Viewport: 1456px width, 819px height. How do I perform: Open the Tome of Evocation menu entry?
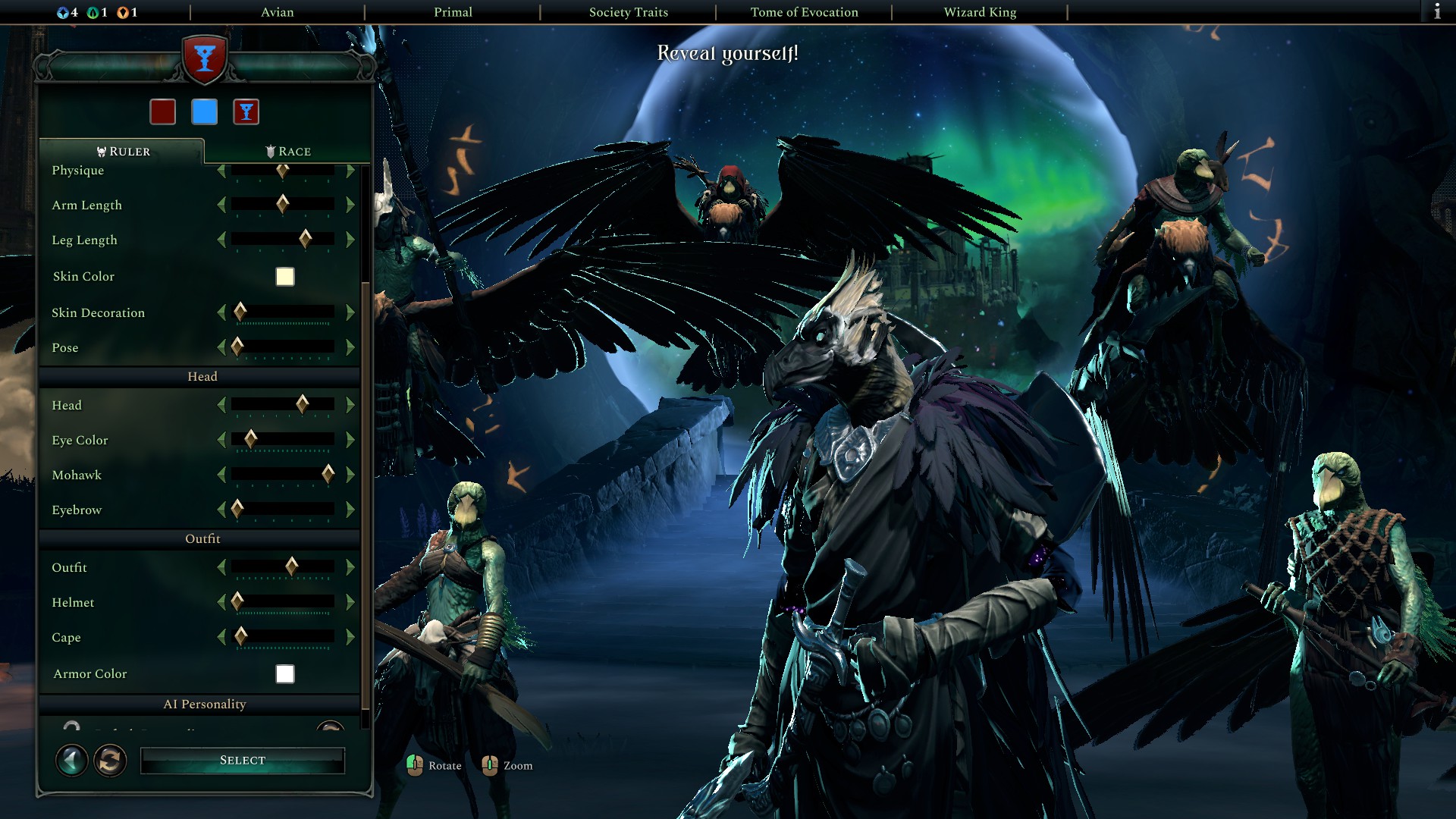pos(804,12)
